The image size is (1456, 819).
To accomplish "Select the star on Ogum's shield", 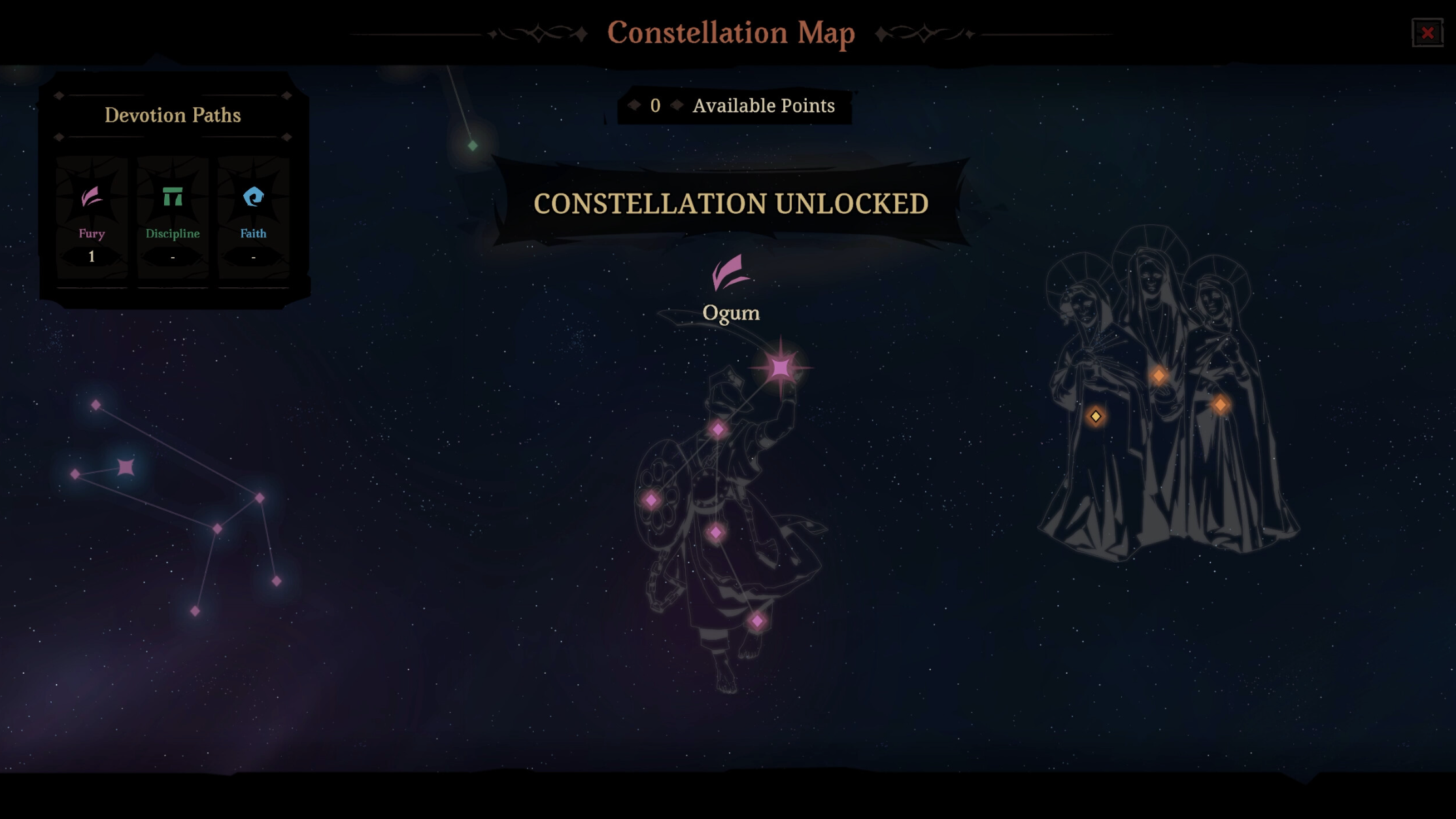I will tap(651, 500).
